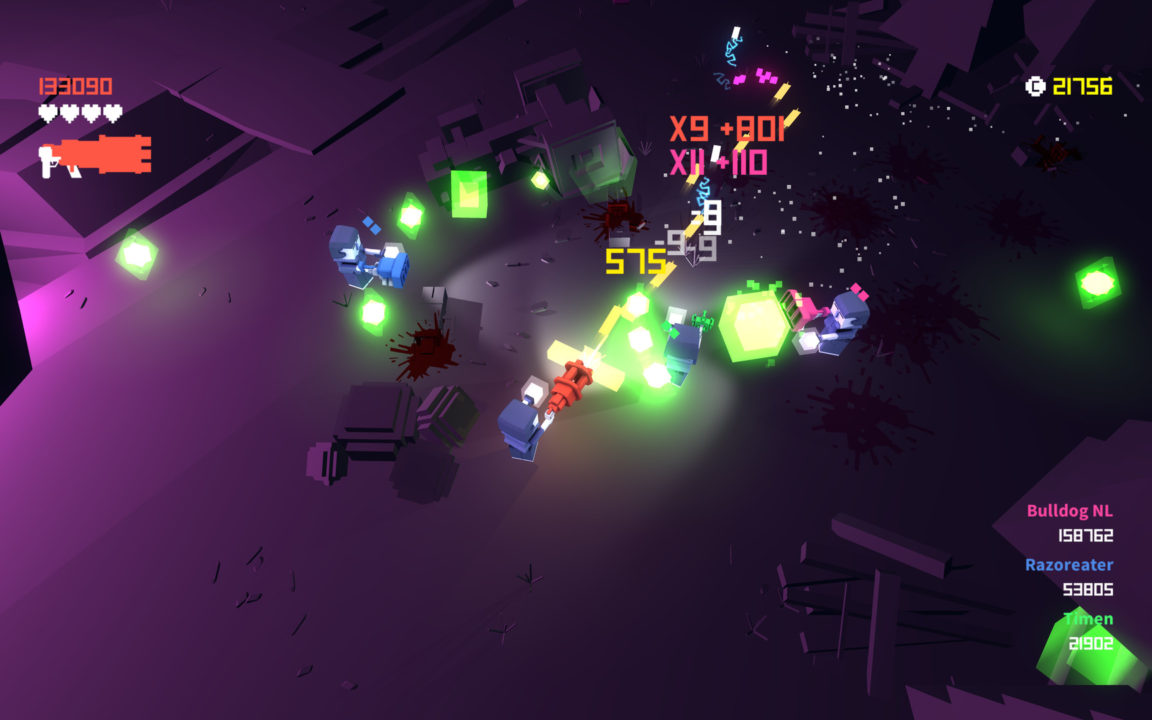The width and height of the screenshot is (1152, 720).
Task: Pick the Timen leaderboard row
Action: 1087,619
